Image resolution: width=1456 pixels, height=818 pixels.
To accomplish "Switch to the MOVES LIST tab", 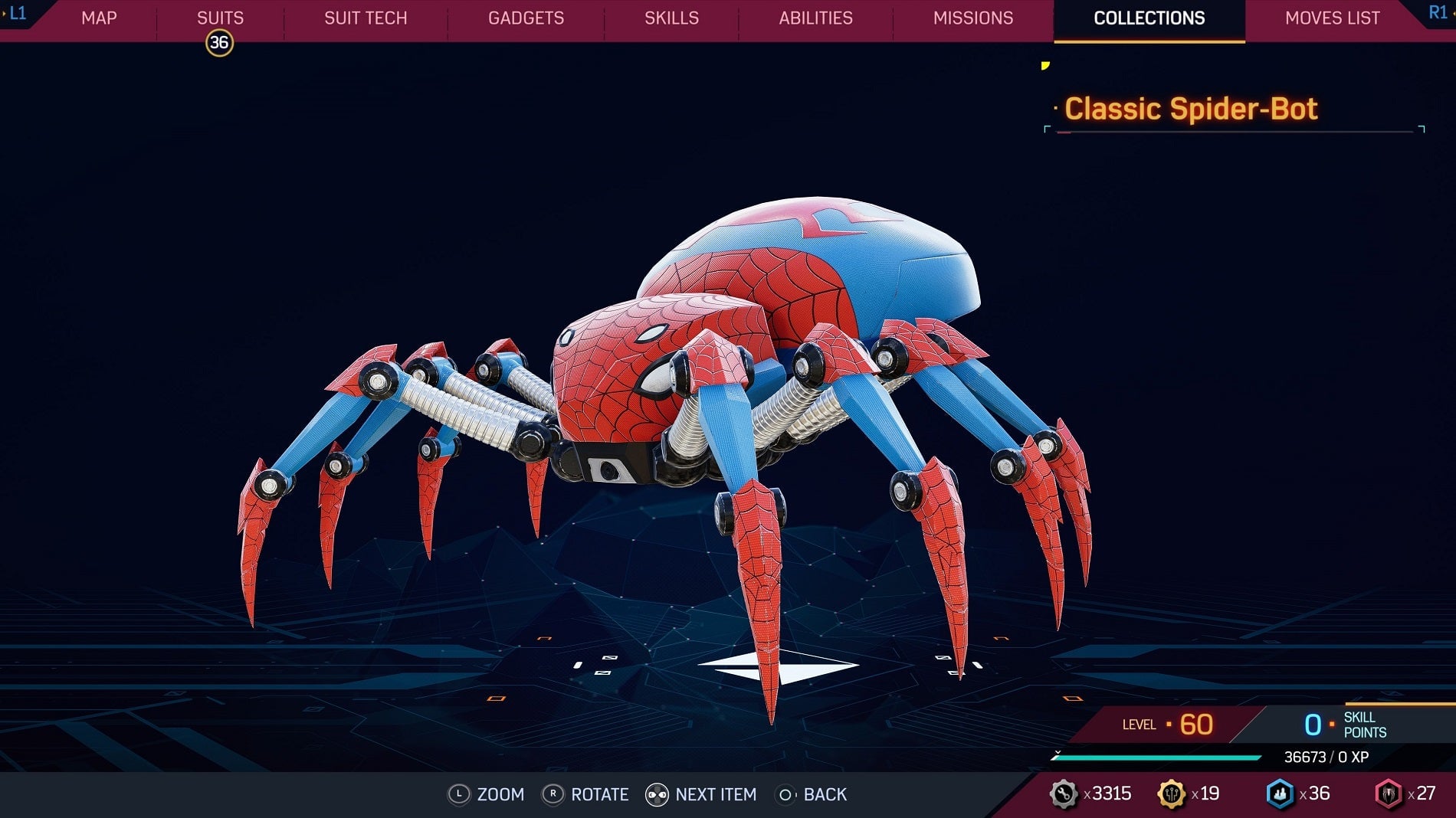I will (x=1332, y=18).
